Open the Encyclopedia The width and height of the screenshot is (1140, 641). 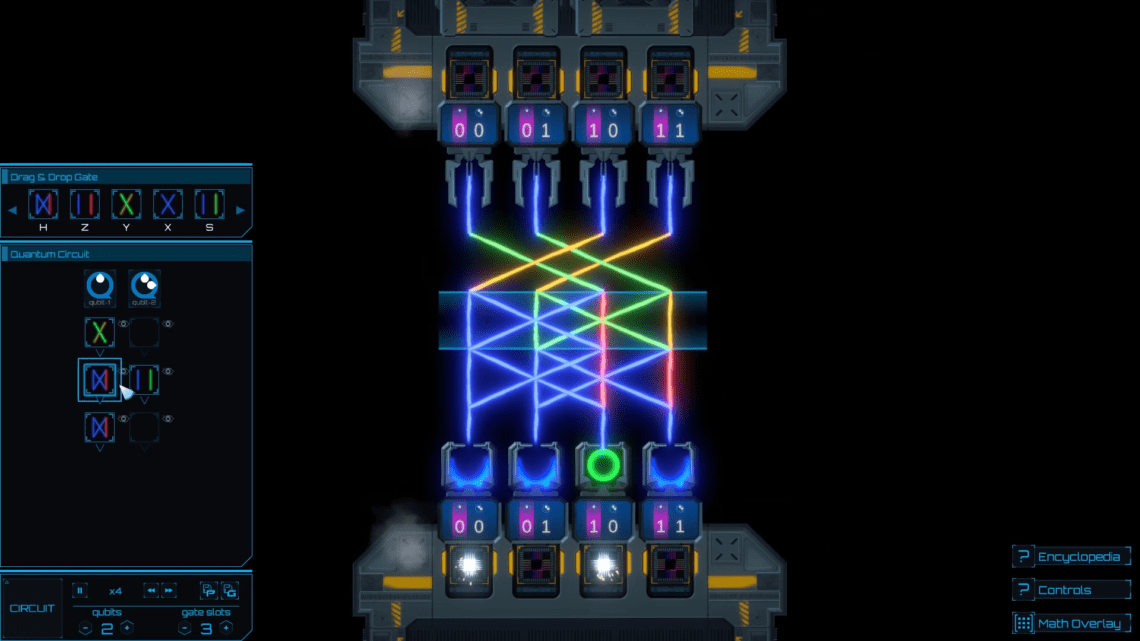coord(1071,557)
